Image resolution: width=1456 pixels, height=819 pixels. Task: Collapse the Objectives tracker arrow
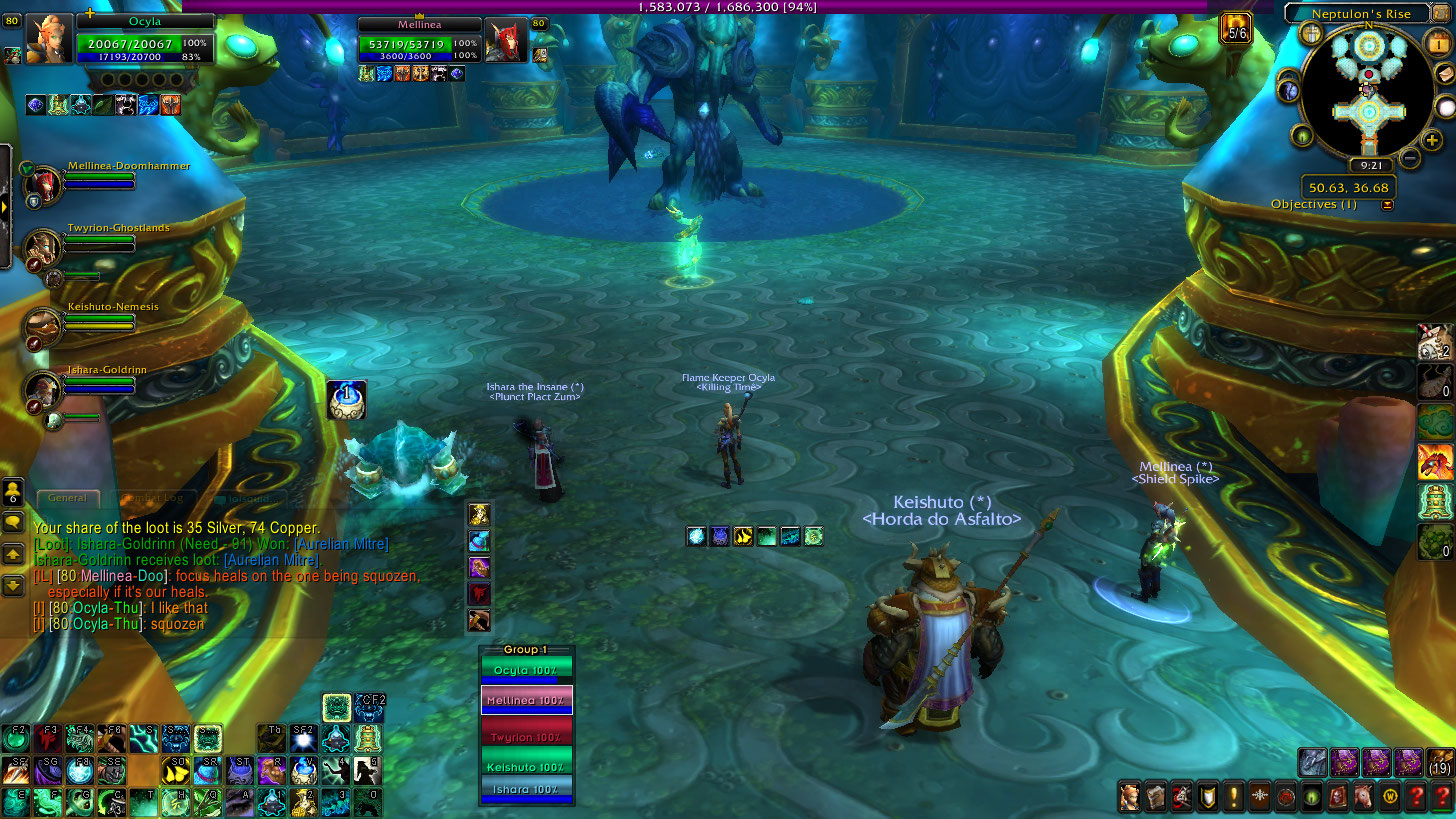coord(1387,205)
